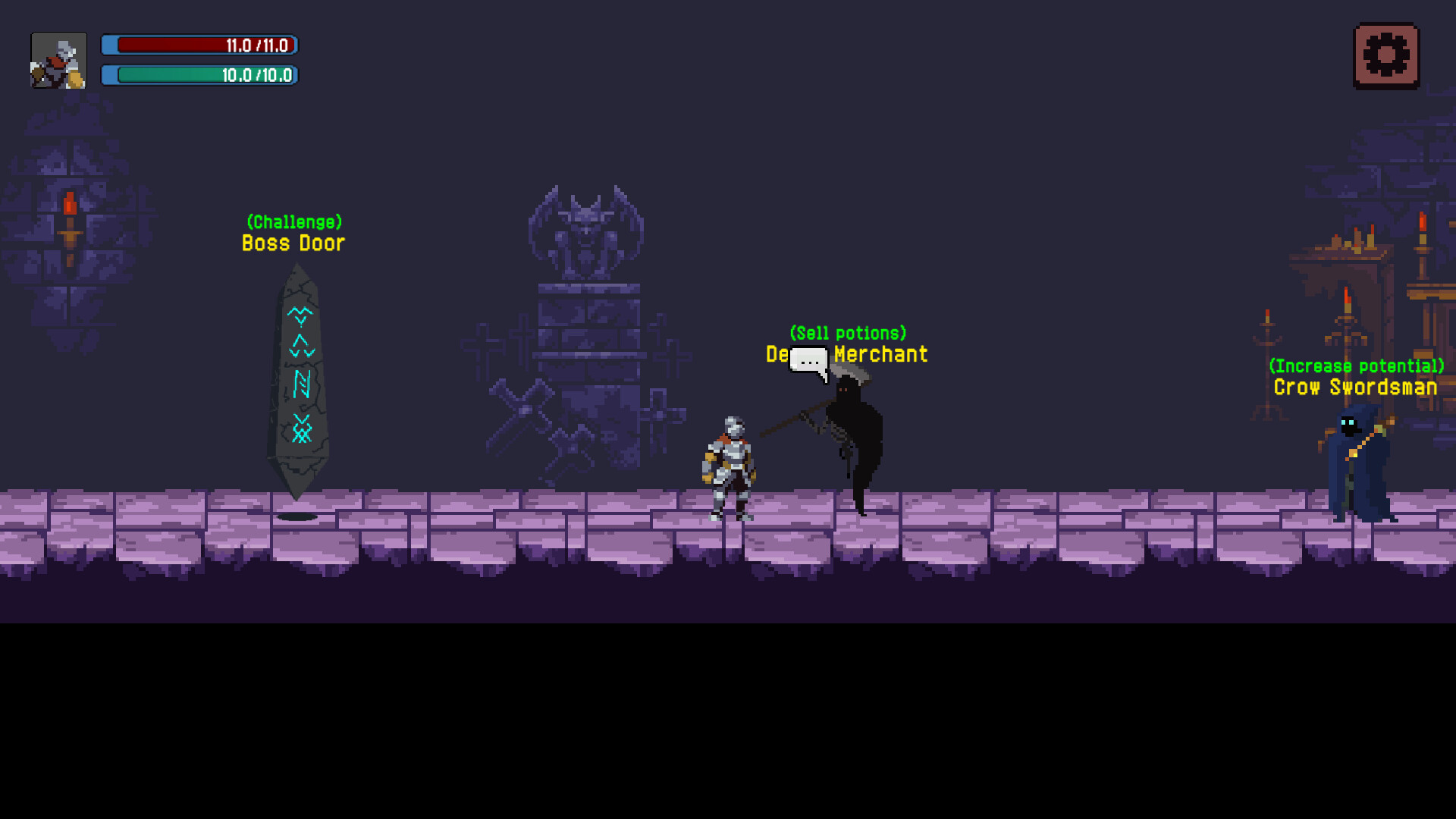Click the Death Merchant's speech bubble
1456x819 pixels.
point(808,360)
